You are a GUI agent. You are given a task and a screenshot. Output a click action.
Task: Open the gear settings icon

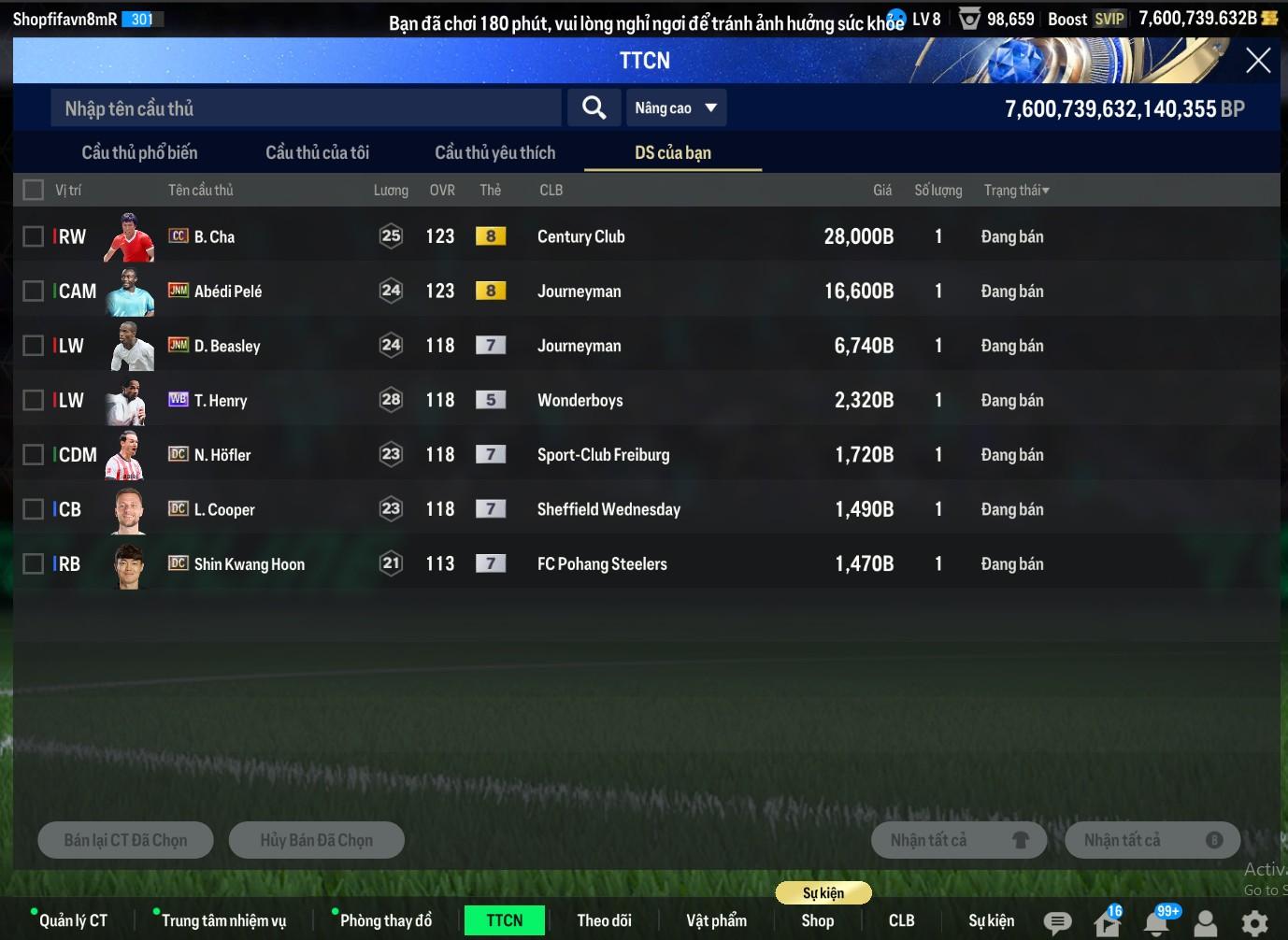[x=1254, y=923]
